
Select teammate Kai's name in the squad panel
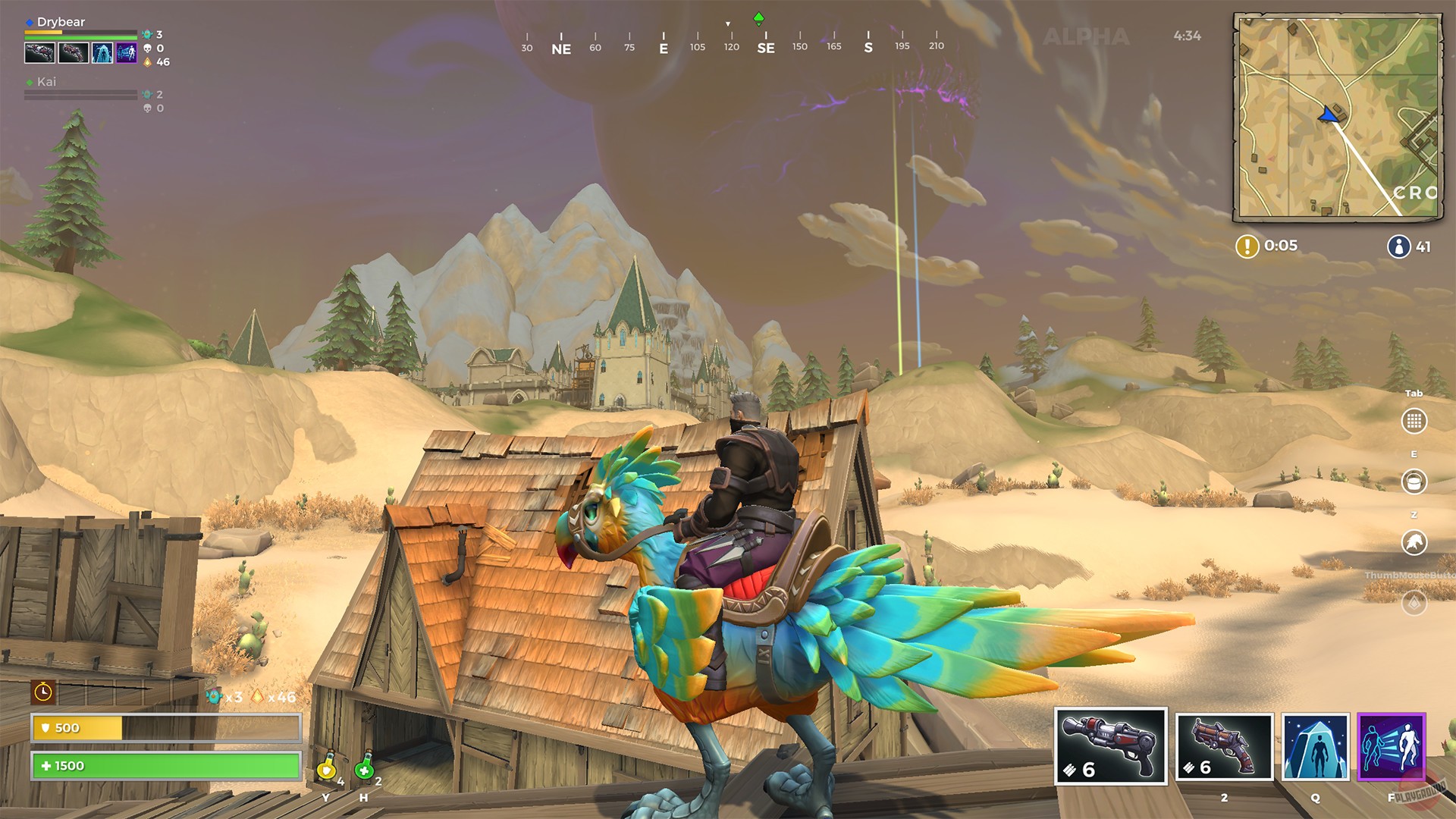click(x=48, y=82)
